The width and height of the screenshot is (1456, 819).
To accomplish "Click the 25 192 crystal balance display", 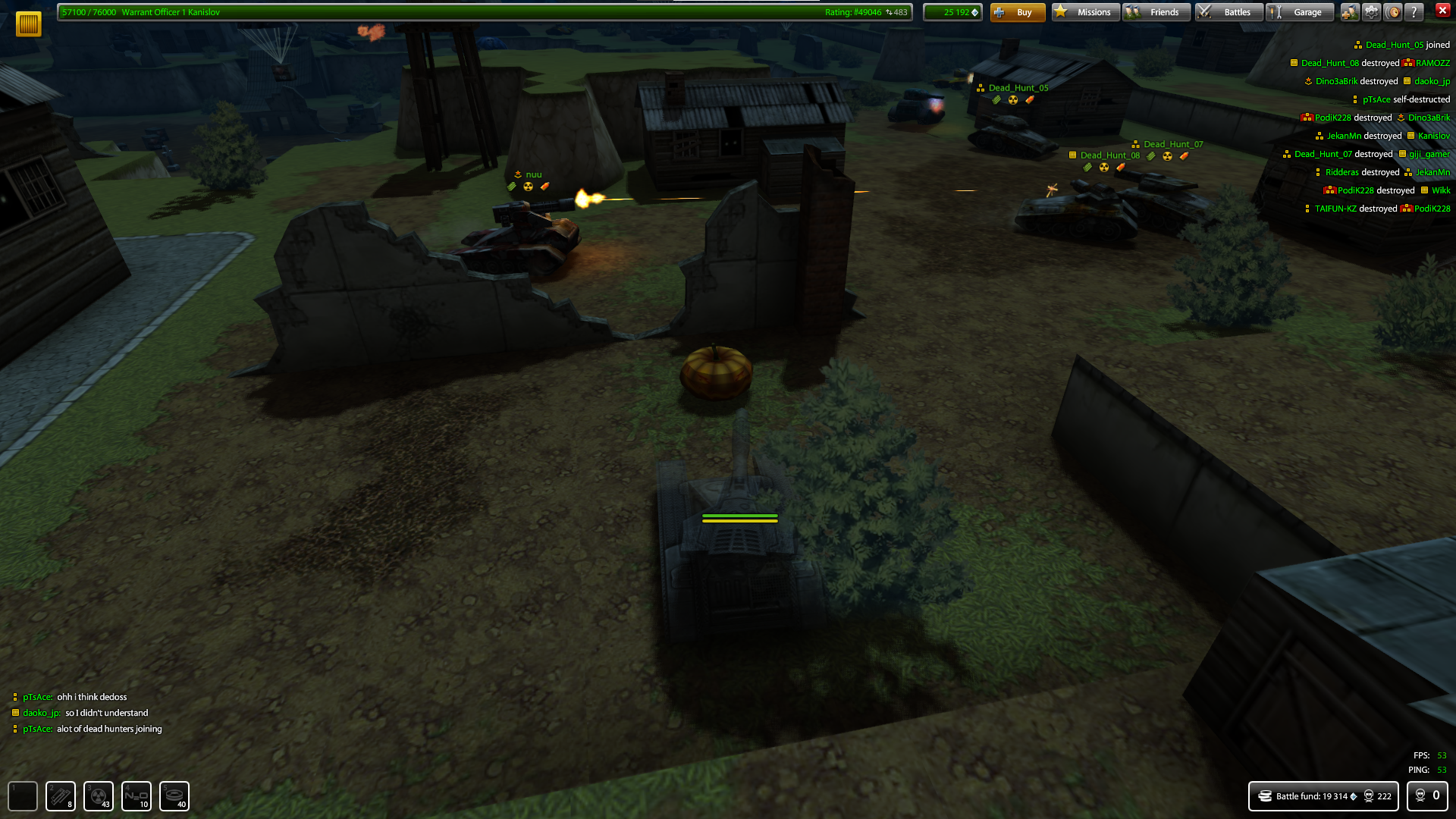I will pyautogui.click(x=952, y=12).
